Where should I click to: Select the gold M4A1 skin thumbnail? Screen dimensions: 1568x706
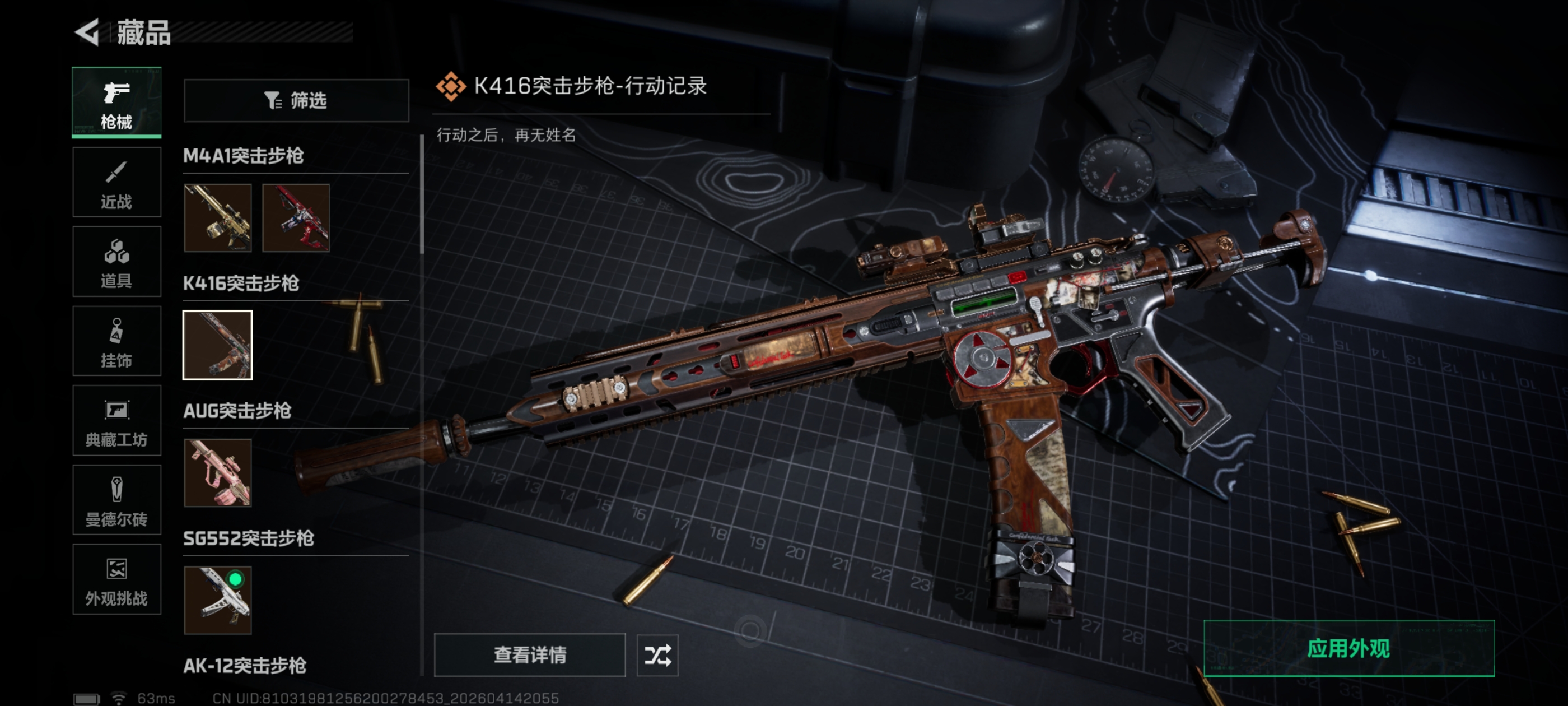218,218
